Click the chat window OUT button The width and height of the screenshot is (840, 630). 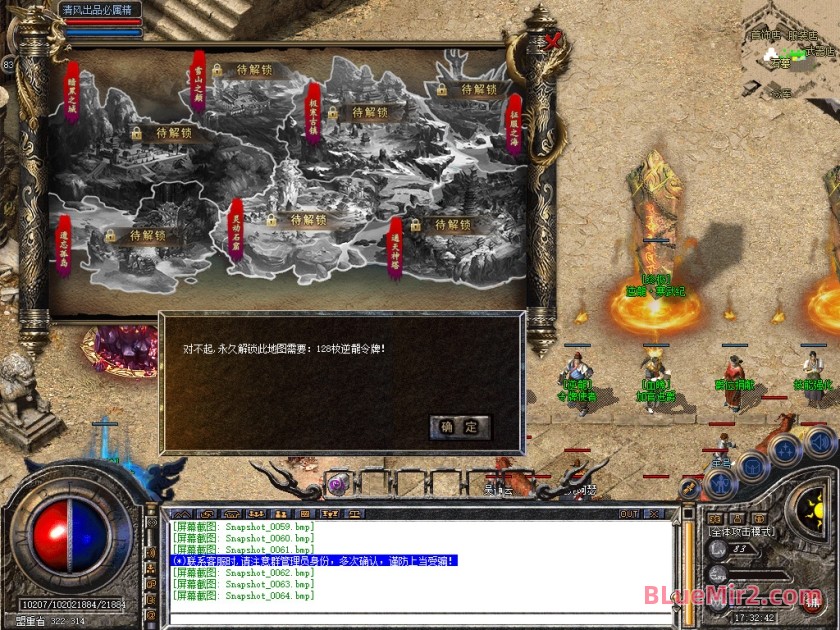tap(629, 514)
